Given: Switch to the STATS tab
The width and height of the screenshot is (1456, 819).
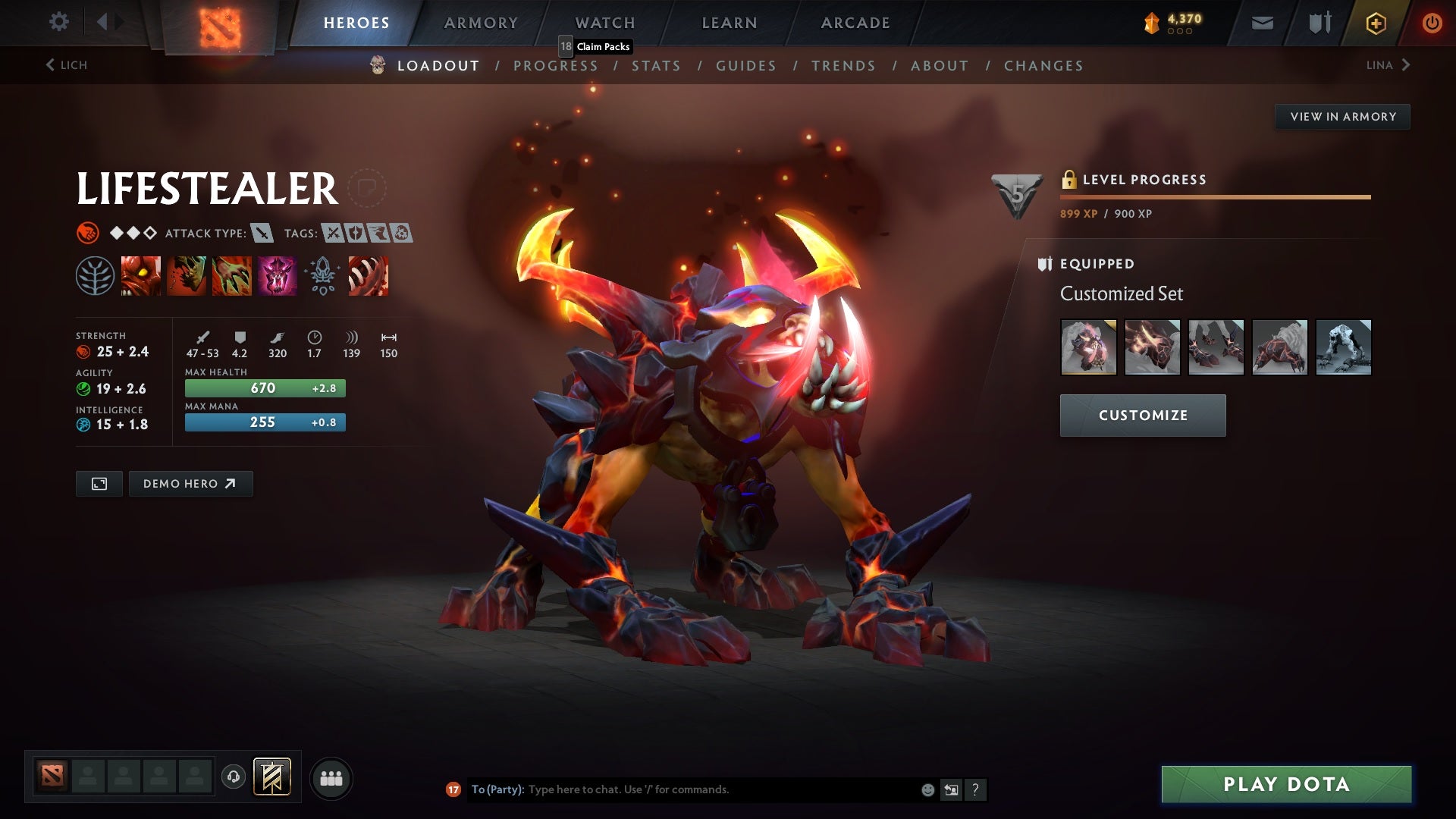Looking at the screenshot, I should (x=657, y=66).
